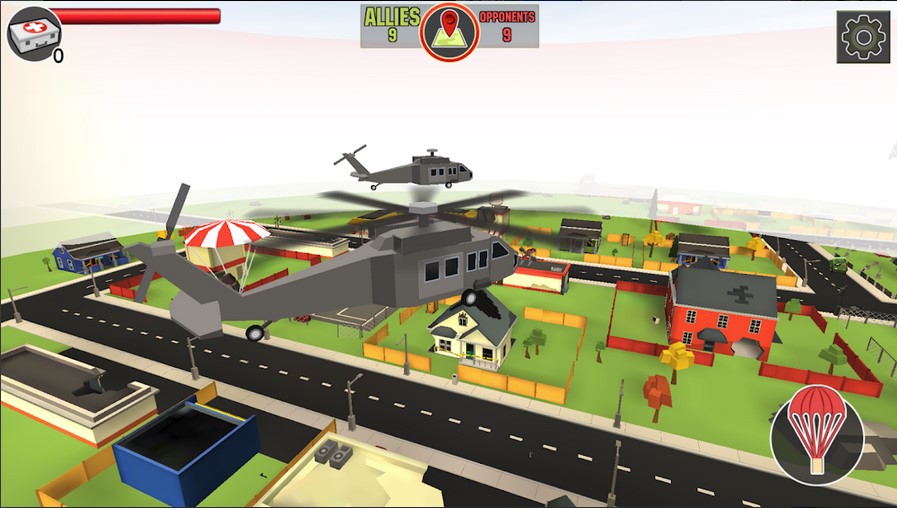
Task: Deploy the red parachute button
Action: [817, 431]
